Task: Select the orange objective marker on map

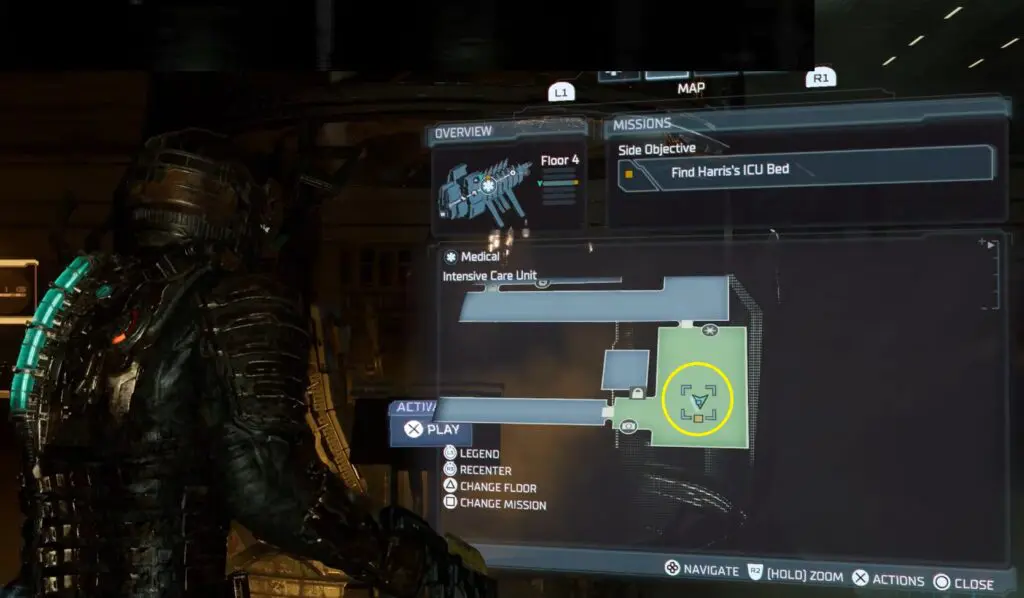Action: click(x=698, y=417)
